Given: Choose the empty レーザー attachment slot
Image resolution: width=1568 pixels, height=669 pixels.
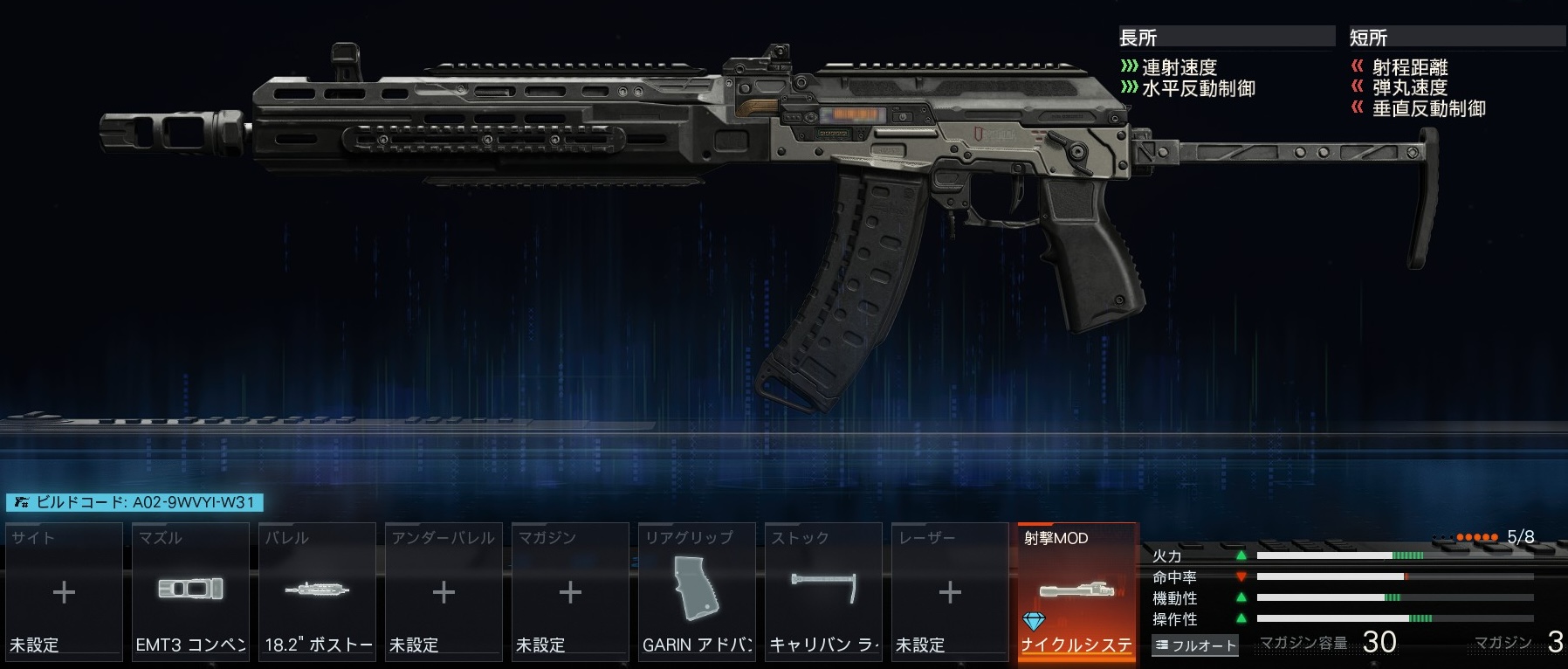Looking at the screenshot, I should 950,591.
